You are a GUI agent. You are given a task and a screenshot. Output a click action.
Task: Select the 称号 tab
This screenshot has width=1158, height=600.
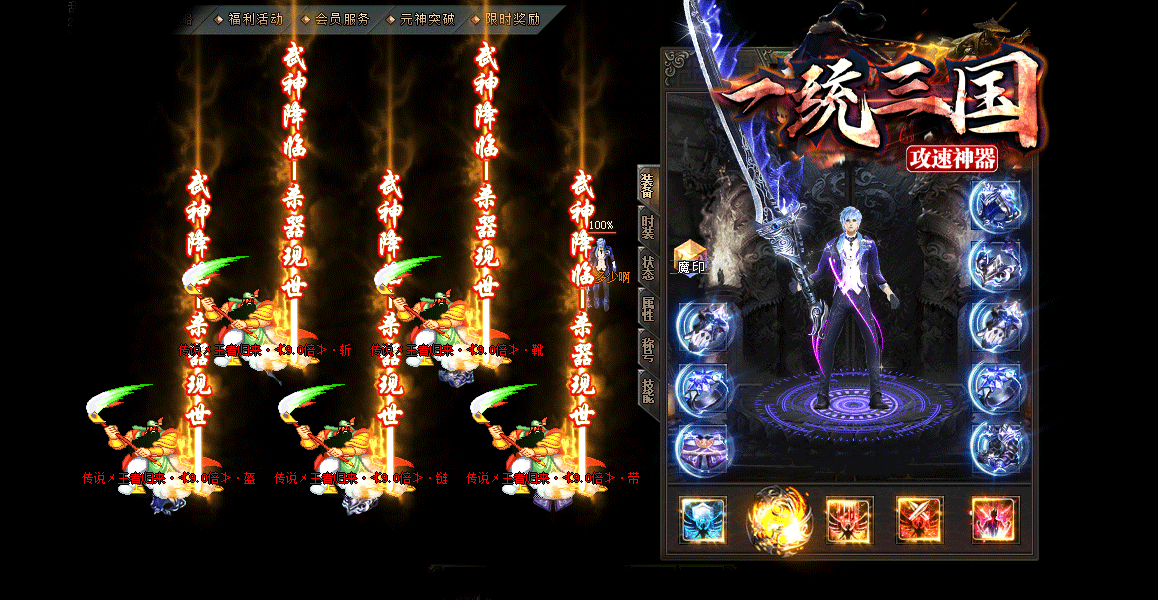click(648, 349)
